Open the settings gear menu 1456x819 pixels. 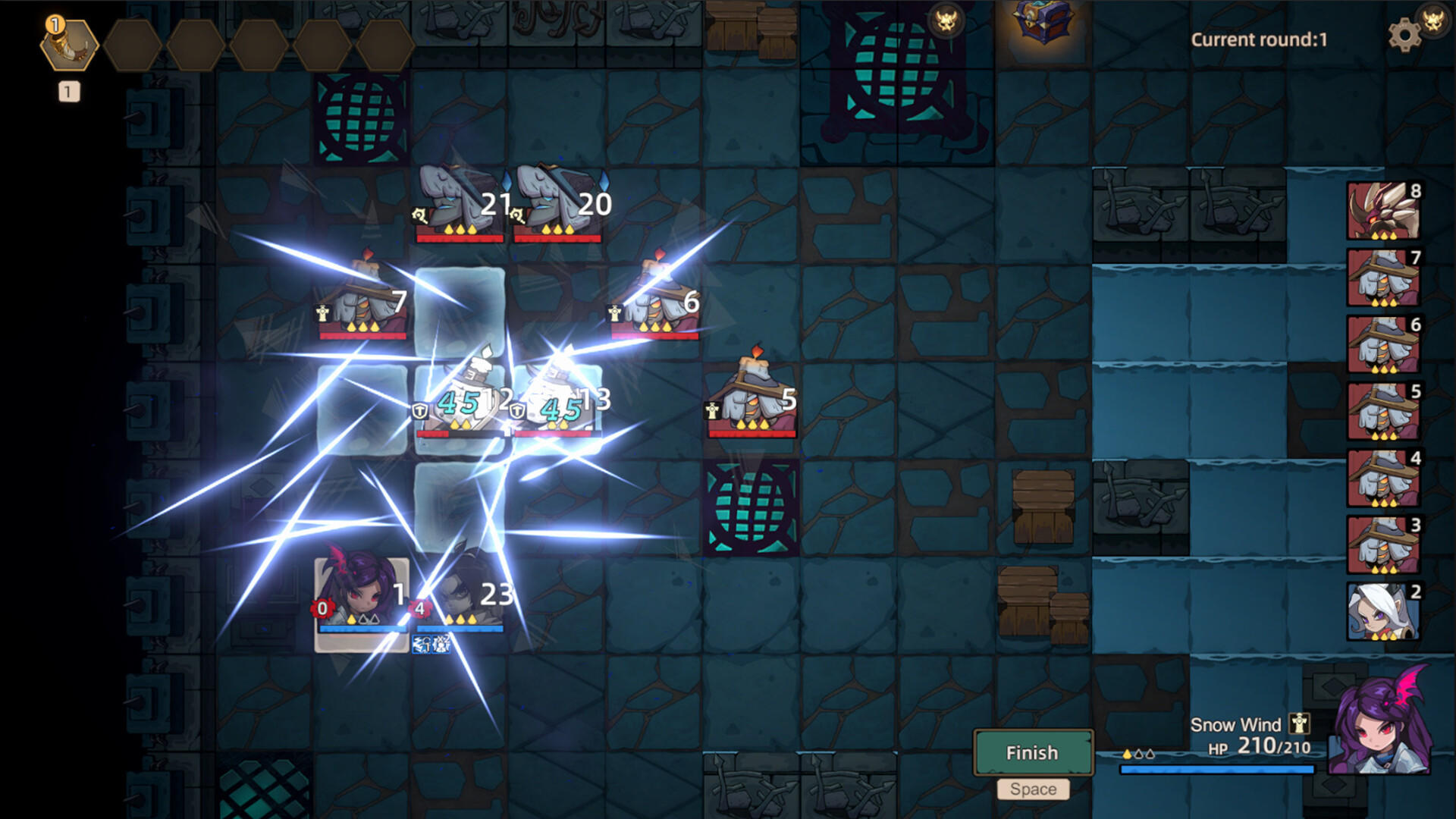1404,34
